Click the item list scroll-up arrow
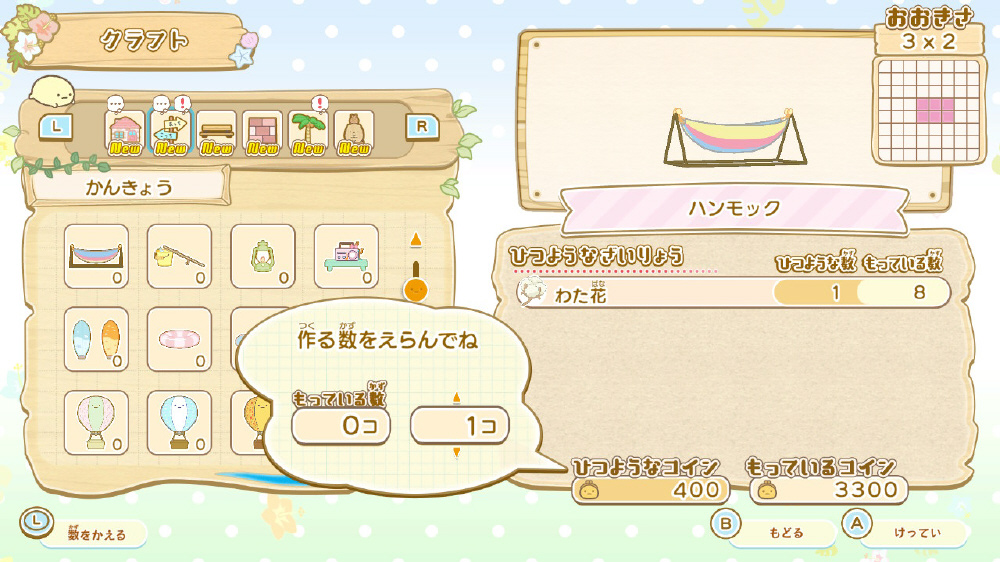 click(x=417, y=240)
